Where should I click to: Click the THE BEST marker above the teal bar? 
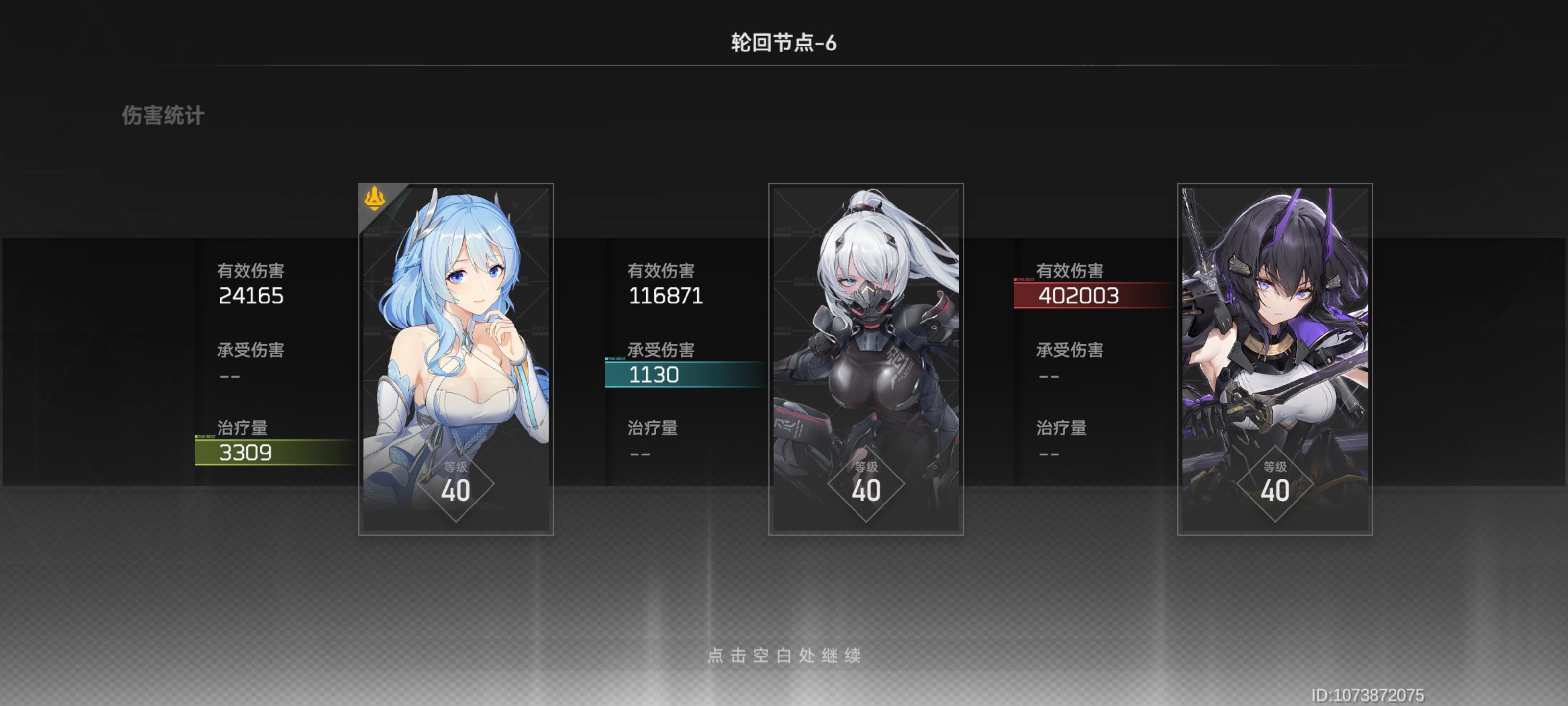[616, 360]
